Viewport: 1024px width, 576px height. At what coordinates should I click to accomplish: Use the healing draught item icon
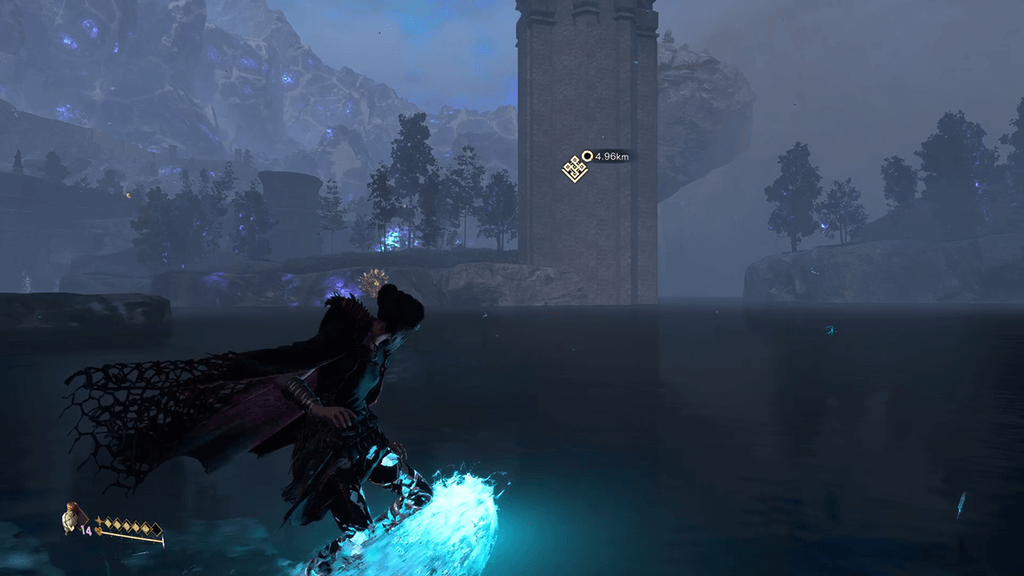[72, 517]
